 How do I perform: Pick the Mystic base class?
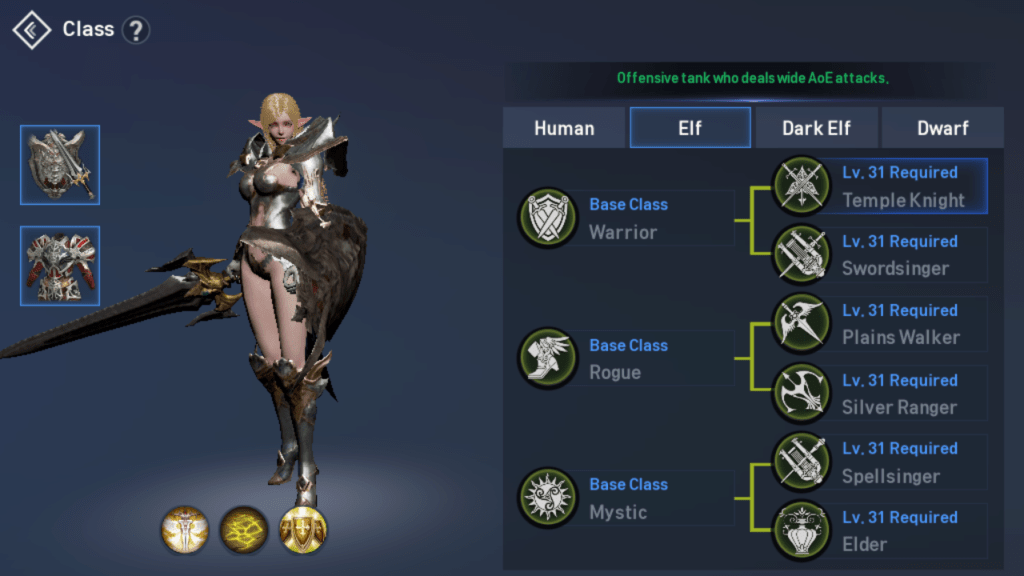[x=624, y=498]
